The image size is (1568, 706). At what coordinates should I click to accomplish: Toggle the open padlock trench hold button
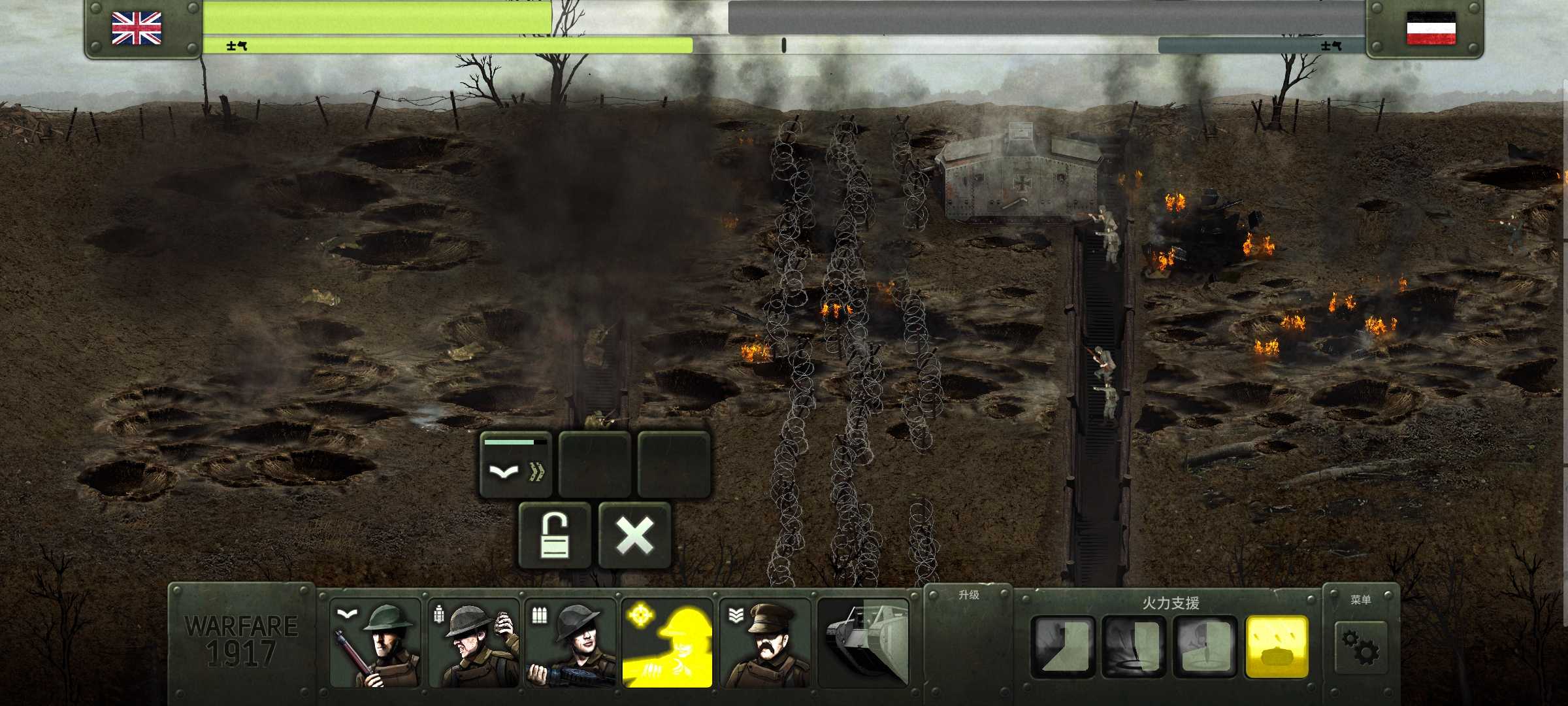tap(555, 535)
